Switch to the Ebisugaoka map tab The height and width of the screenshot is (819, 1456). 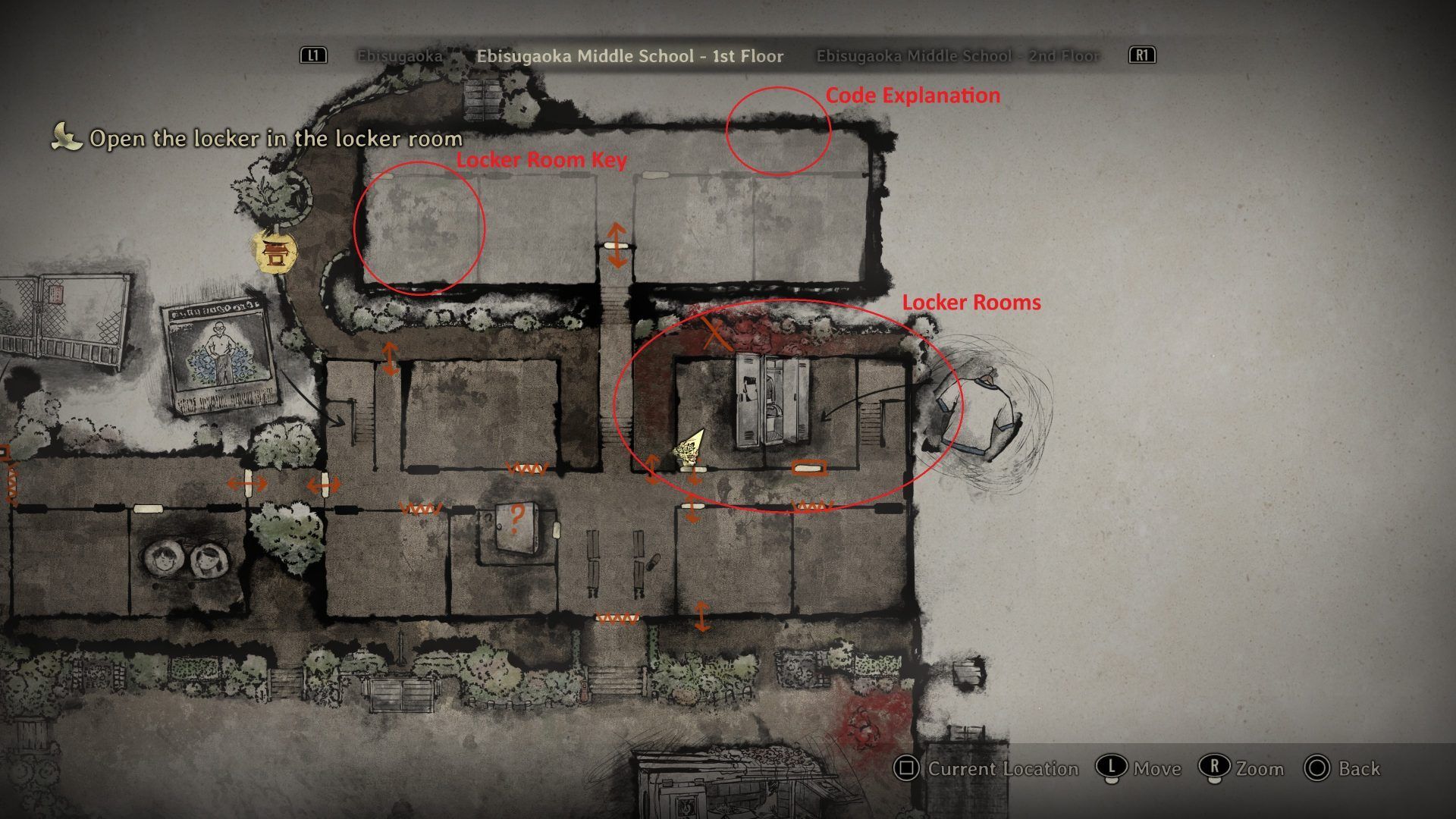[400, 56]
